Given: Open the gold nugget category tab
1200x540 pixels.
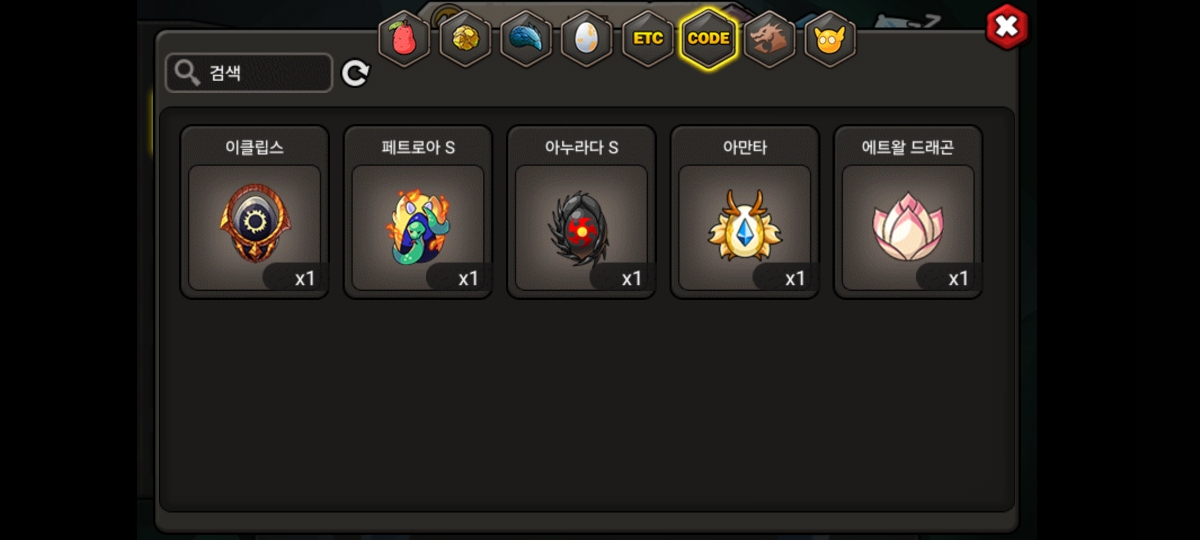Looking at the screenshot, I should click(465, 39).
